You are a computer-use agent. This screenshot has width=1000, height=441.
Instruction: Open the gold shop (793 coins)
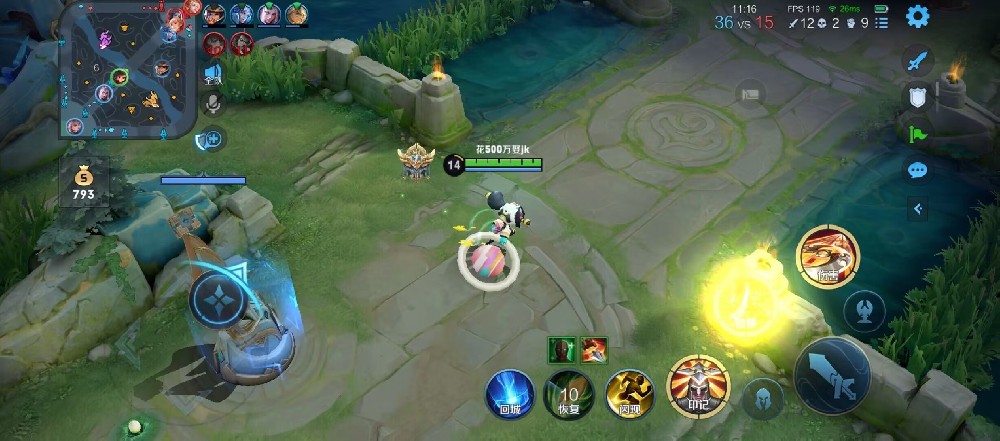[x=82, y=180]
